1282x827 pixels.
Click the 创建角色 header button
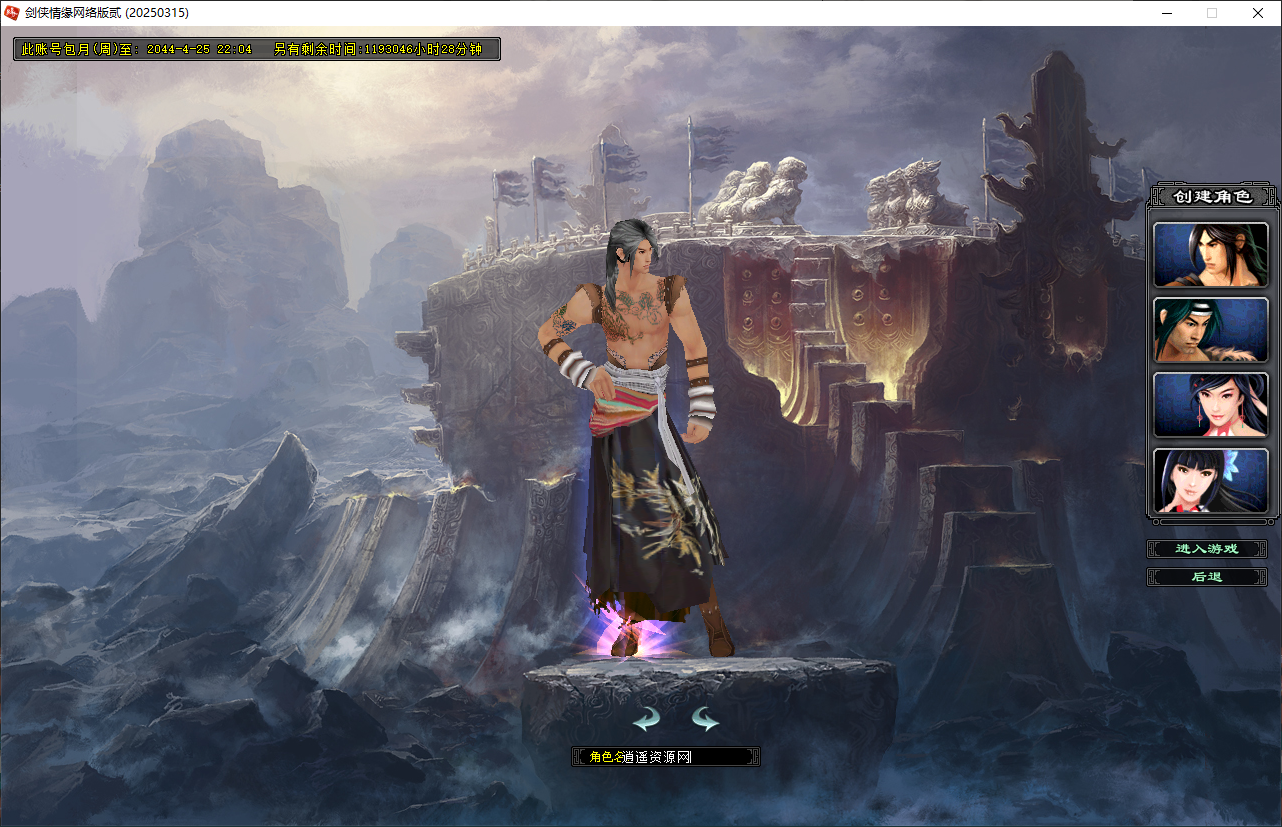click(x=1212, y=196)
